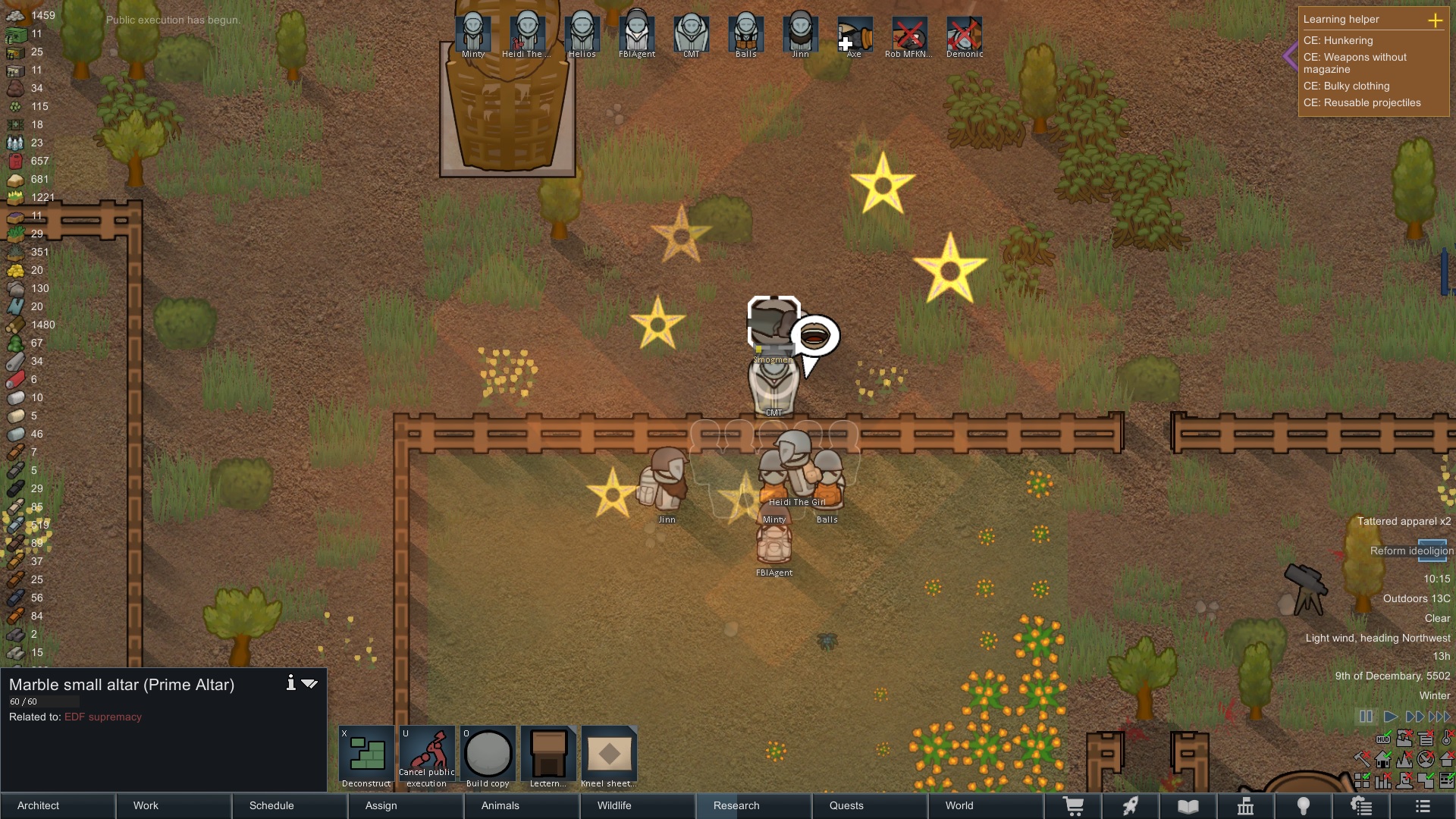Toggle the HUD overlay checkmark
This screenshot has height=819, width=1456.
(1383, 739)
